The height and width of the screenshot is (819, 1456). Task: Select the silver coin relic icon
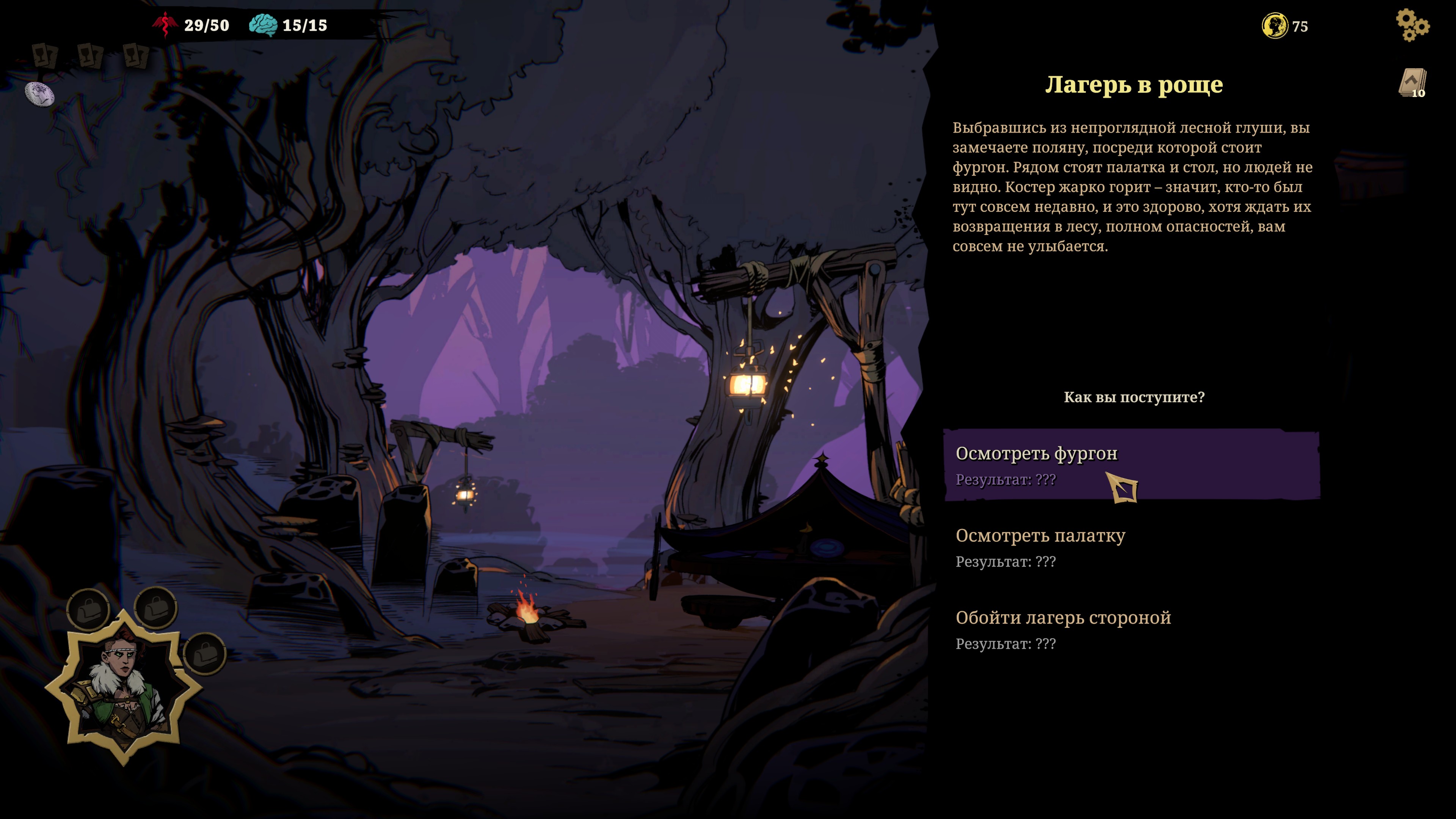pos(39,93)
